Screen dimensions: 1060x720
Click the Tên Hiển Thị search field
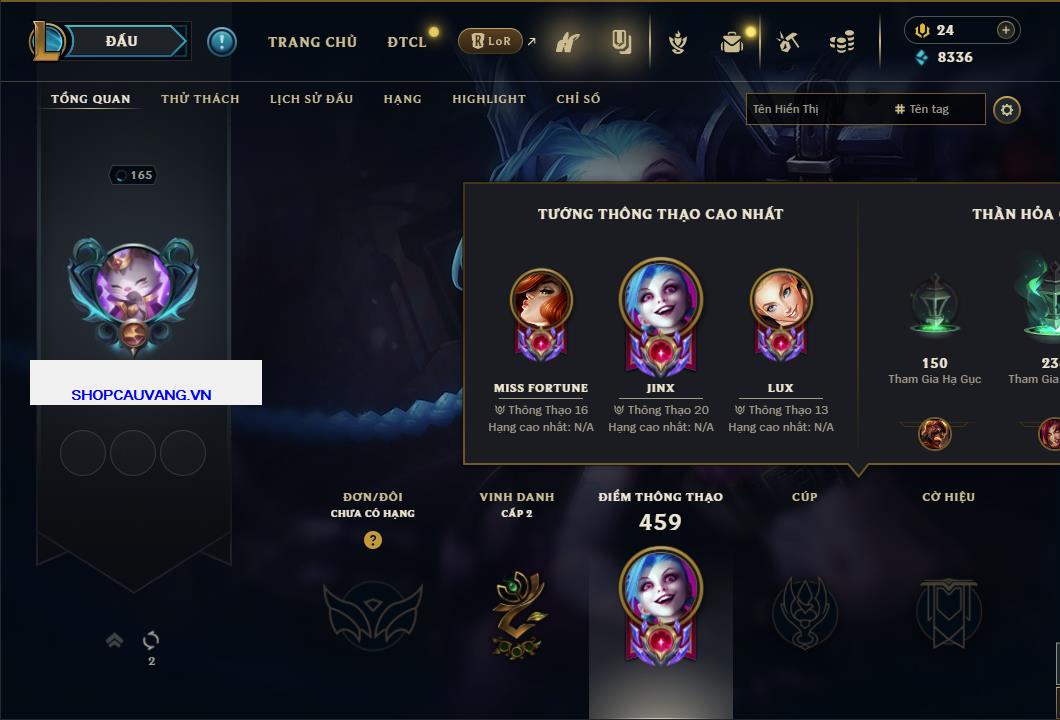(x=815, y=109)
